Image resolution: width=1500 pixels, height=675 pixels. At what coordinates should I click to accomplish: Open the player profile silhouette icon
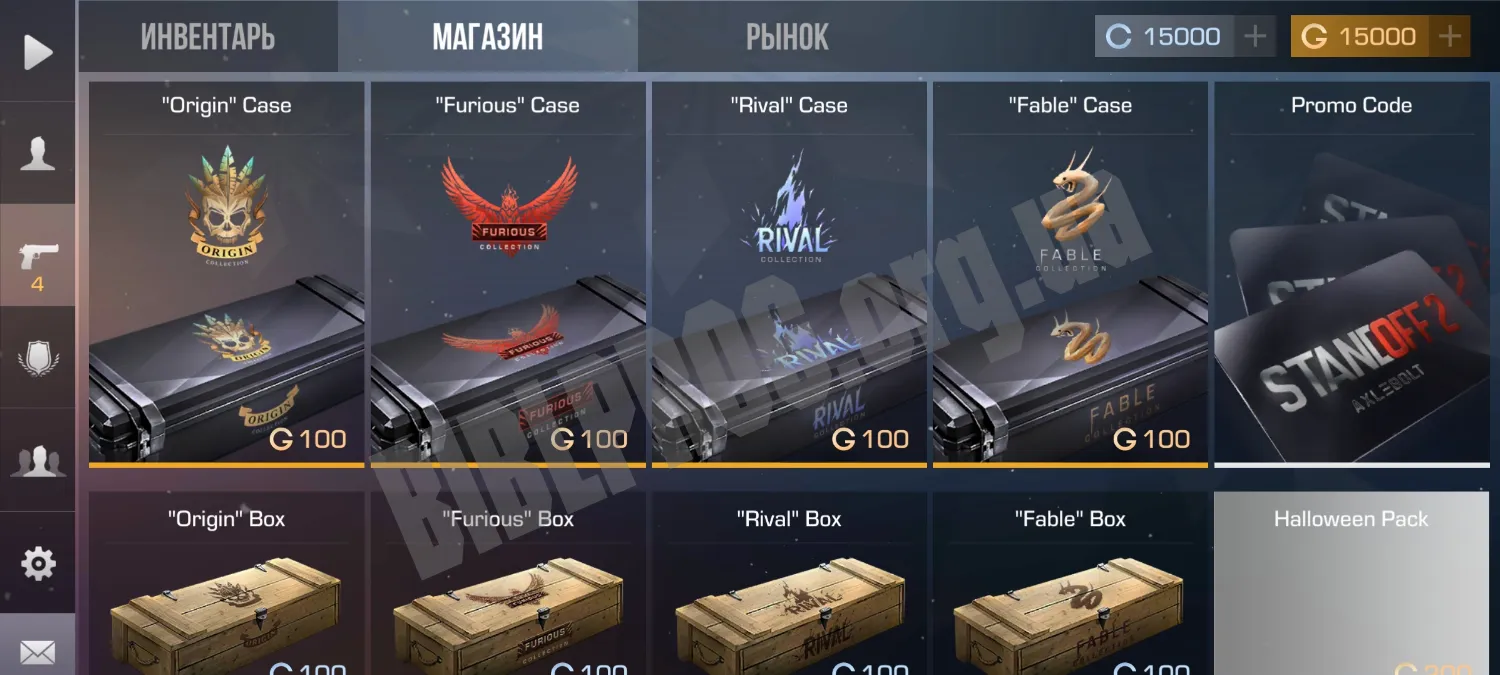(38, 154)
